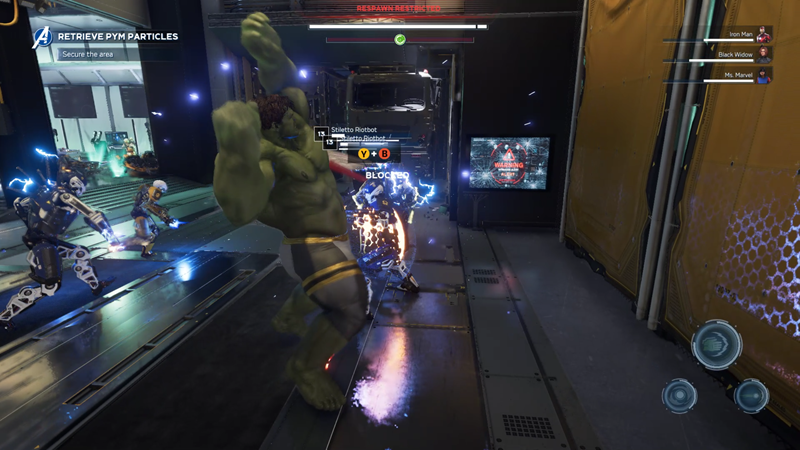Viewport: 800px width, 450px height.
Task: Open the Retrieve Pym Particles objective tracker
Action: (x=118, y=37)
